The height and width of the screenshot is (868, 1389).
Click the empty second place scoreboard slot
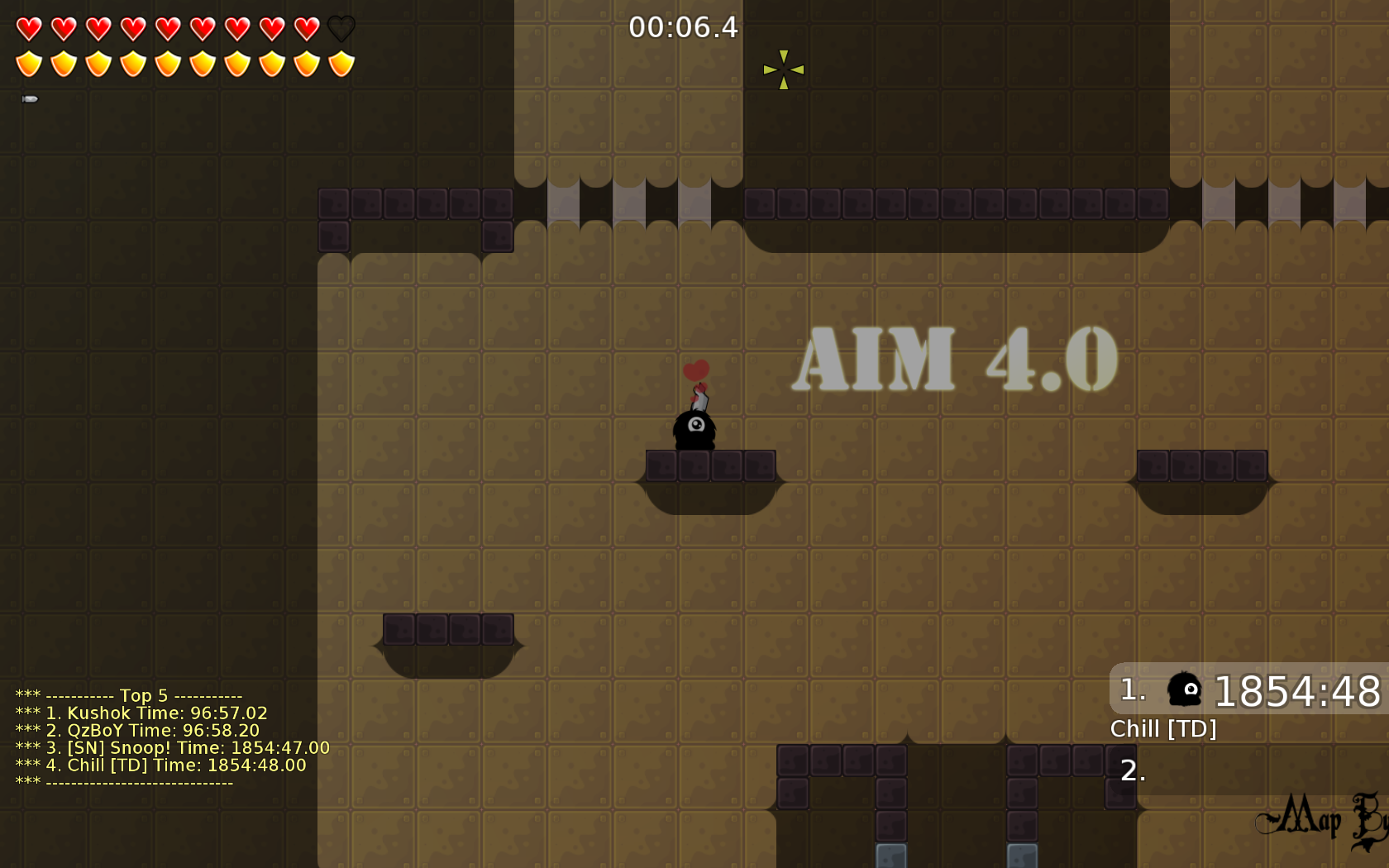point(1131,774)
